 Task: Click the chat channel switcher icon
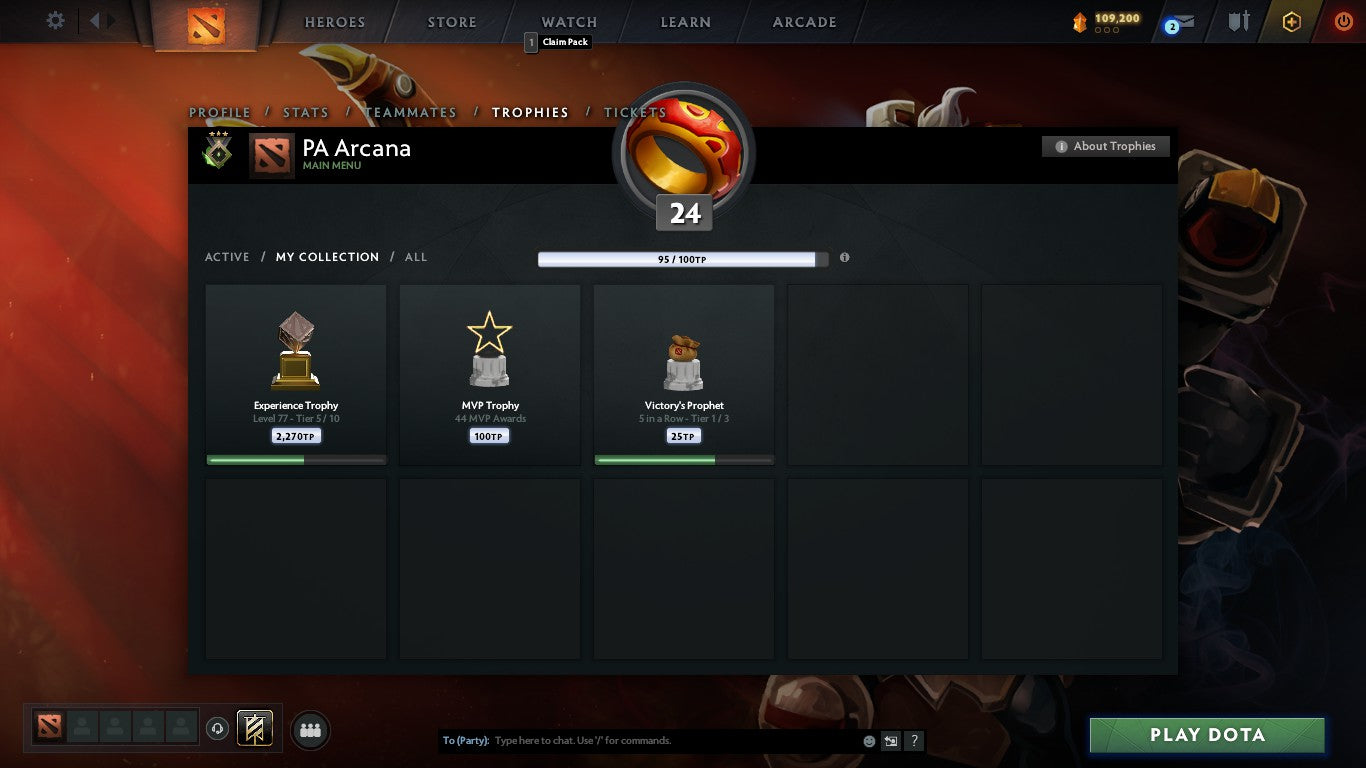[x=889, y=741]
